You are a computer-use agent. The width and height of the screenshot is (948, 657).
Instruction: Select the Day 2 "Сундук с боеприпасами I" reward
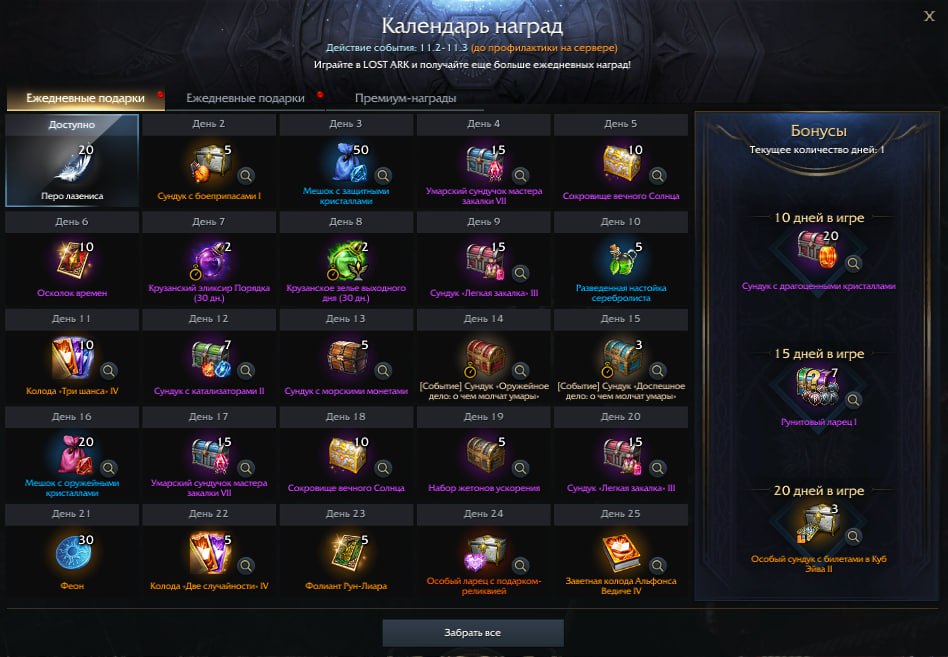point(209,160)
